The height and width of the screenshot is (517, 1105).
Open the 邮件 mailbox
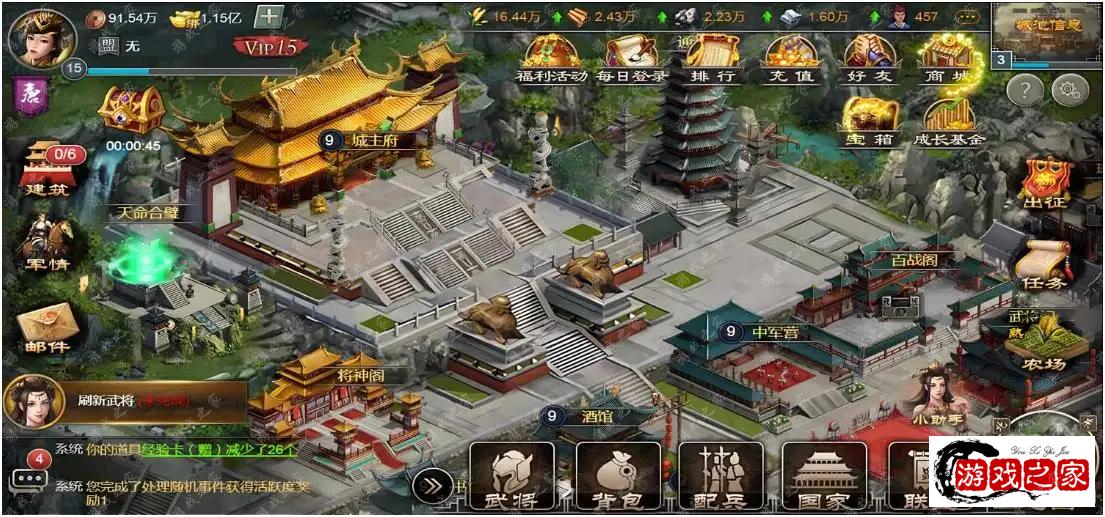point(46,330)
